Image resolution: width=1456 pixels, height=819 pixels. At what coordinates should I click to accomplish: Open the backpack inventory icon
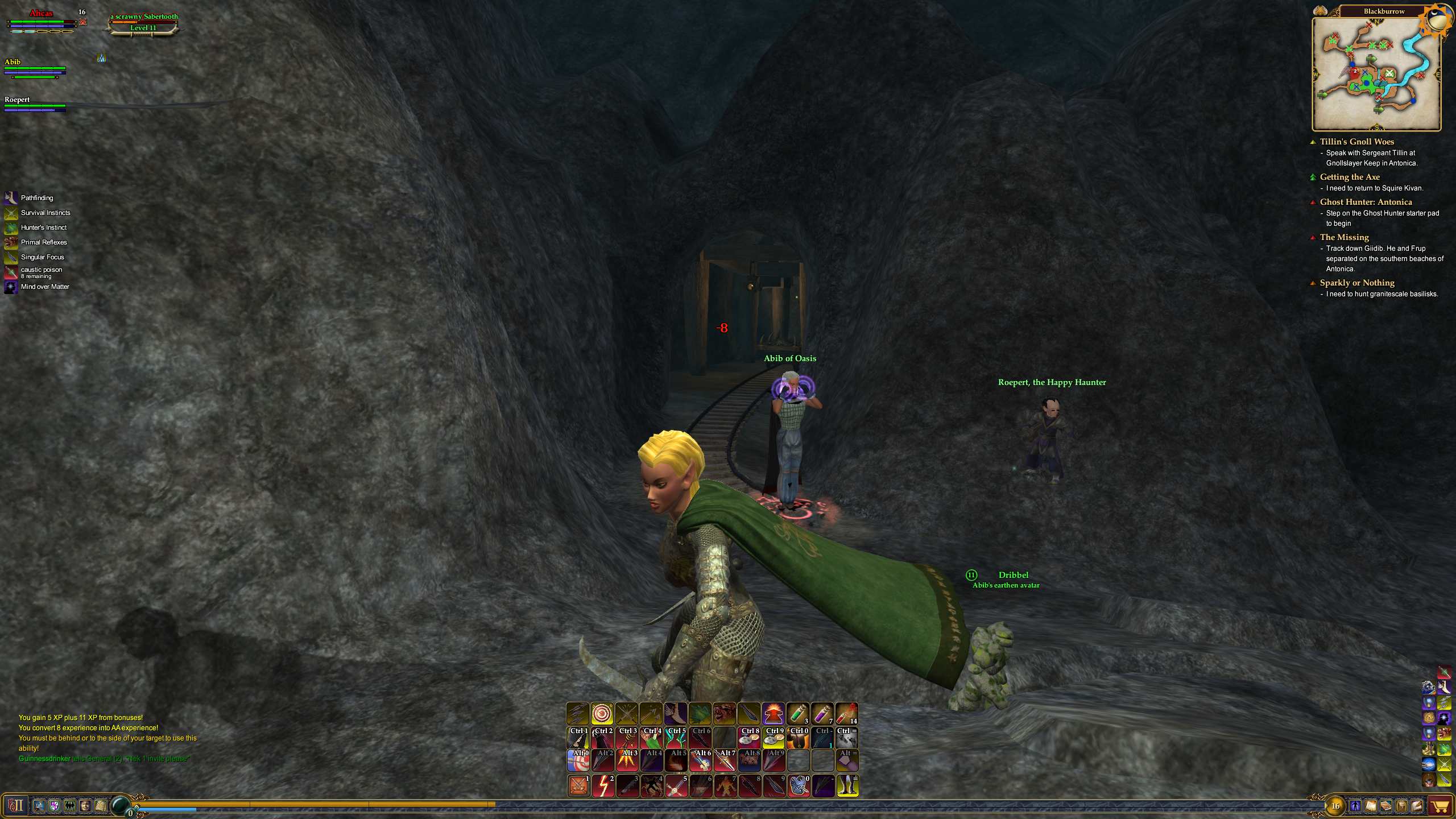pyautogui.click(x=1401, y=806)
